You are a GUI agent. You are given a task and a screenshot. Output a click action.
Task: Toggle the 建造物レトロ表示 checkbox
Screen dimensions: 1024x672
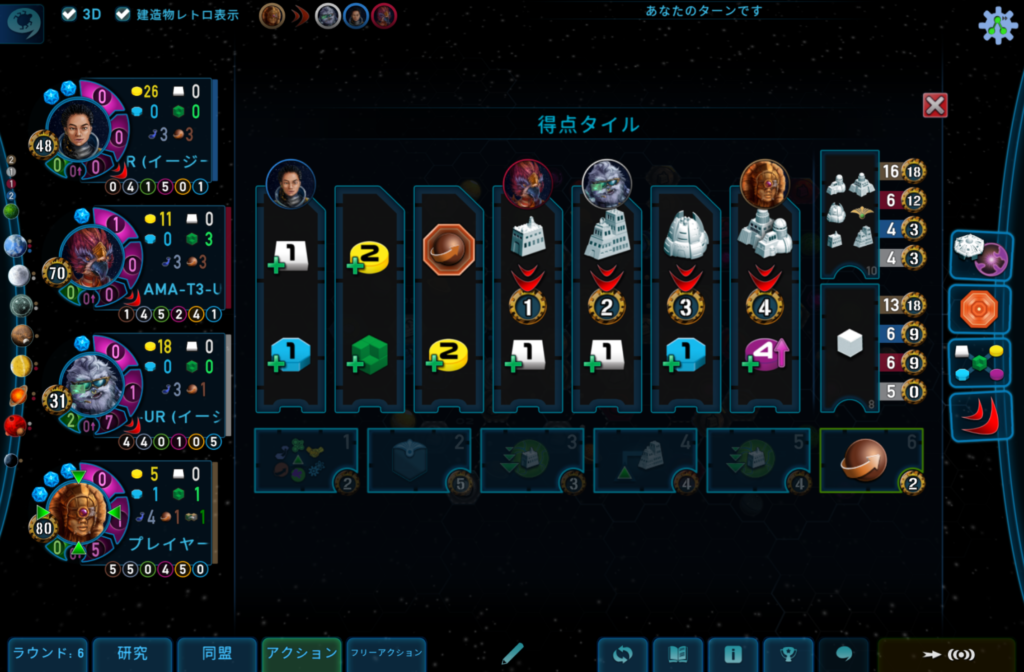click(123, 14)
